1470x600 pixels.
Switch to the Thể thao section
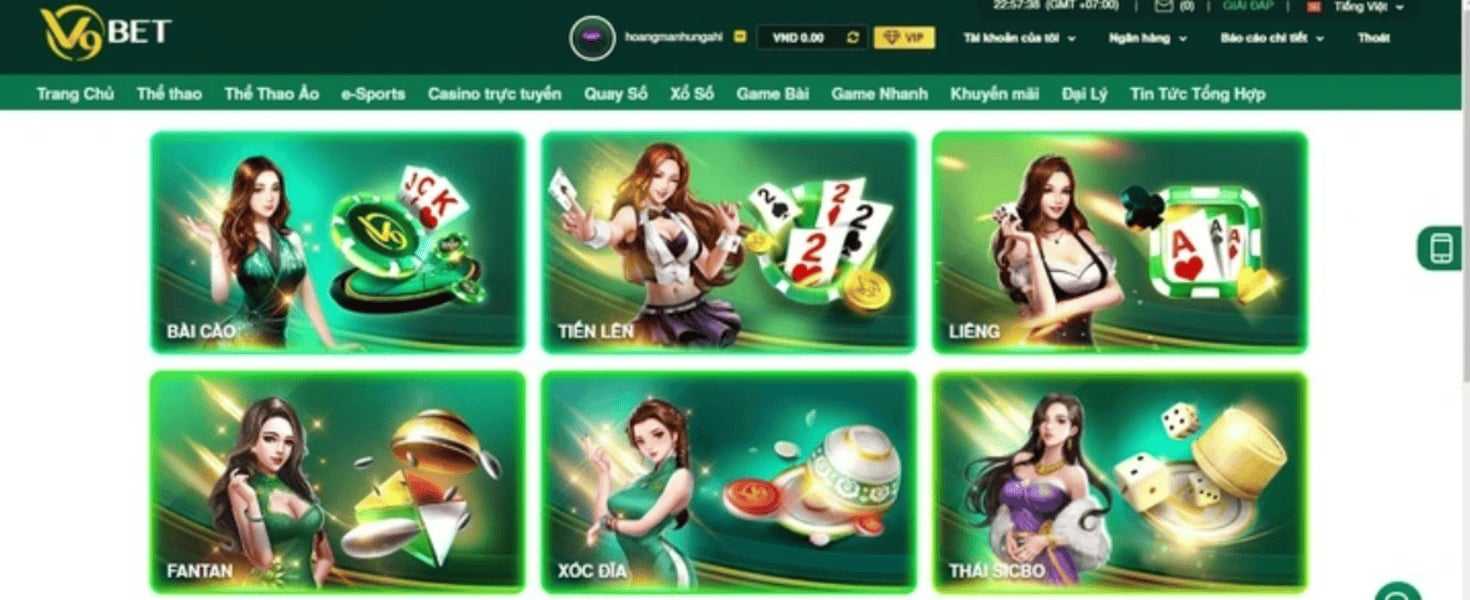click(169, 94)
